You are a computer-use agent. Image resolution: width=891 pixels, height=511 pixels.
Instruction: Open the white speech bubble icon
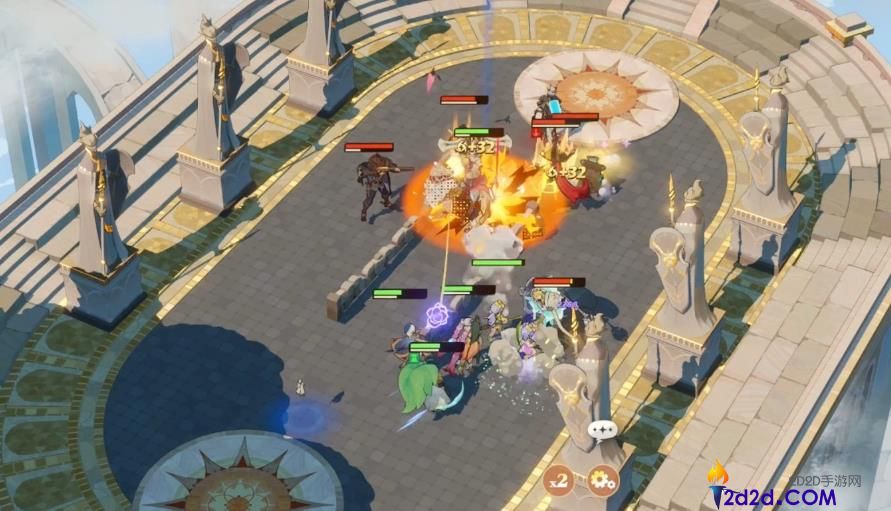[603, 431]
